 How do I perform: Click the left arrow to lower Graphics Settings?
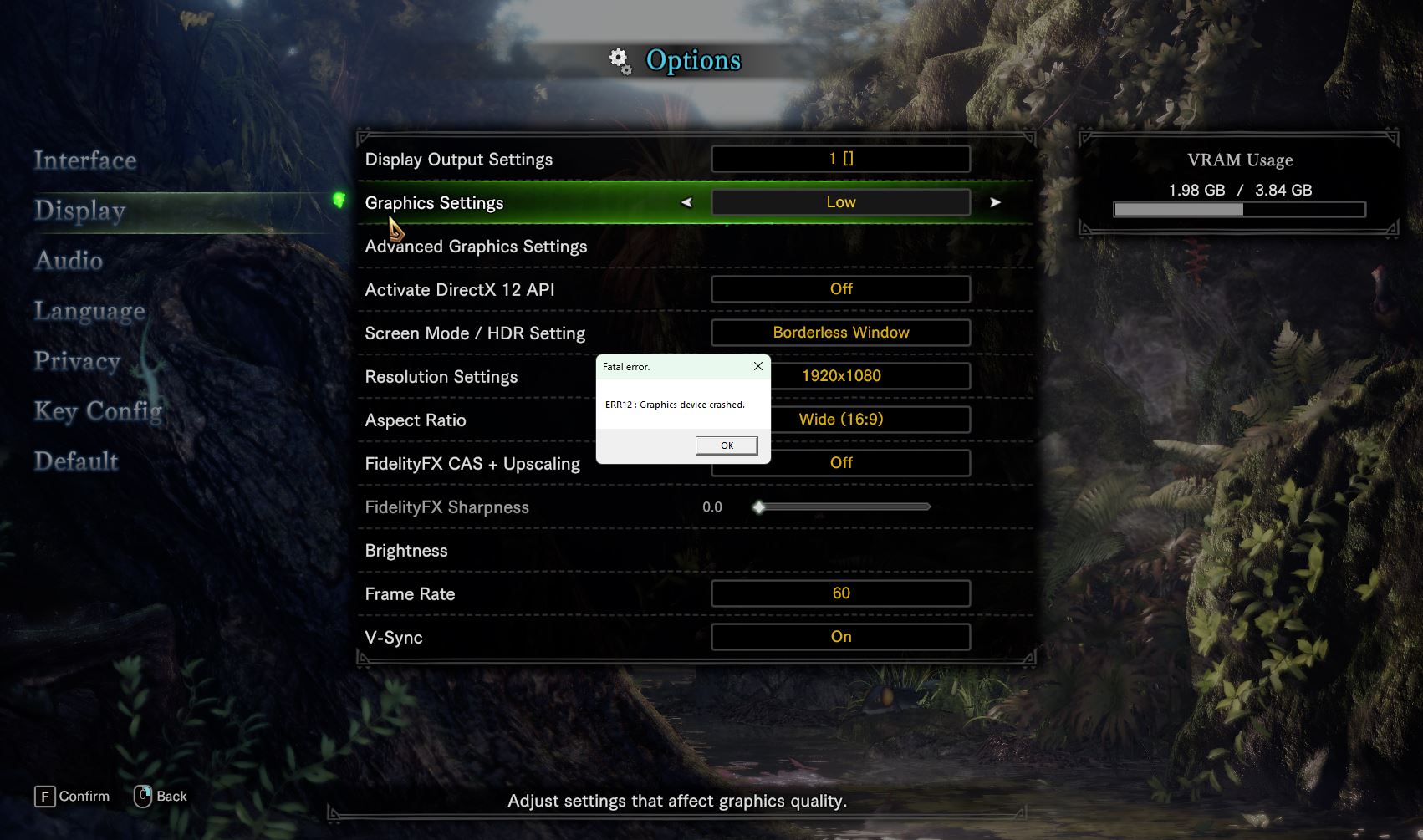pyautogui.click(x=687, y=202)
